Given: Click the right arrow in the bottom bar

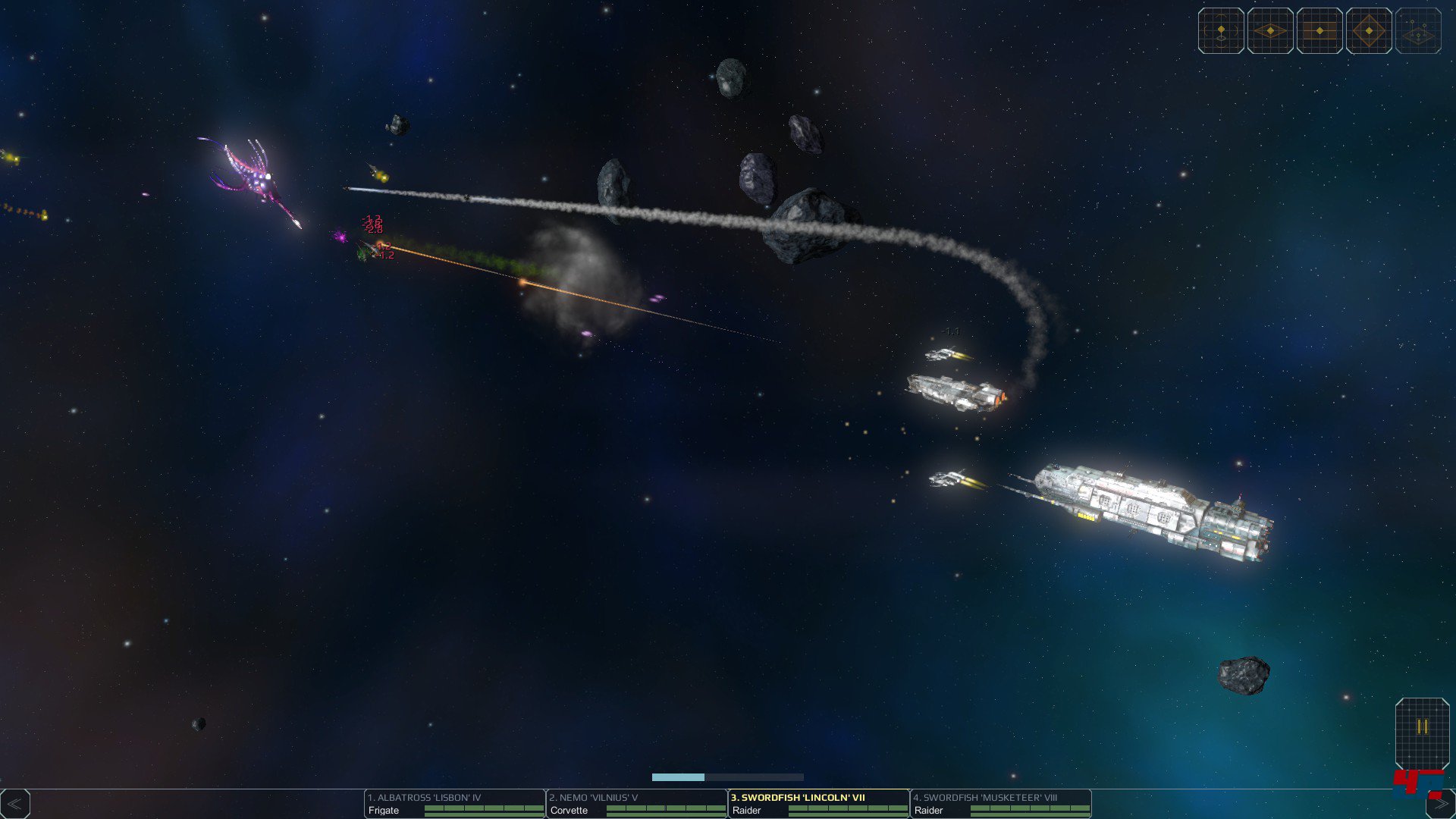Looking at the screenshot, I should pyautogui.click(x=1440, y=804).
